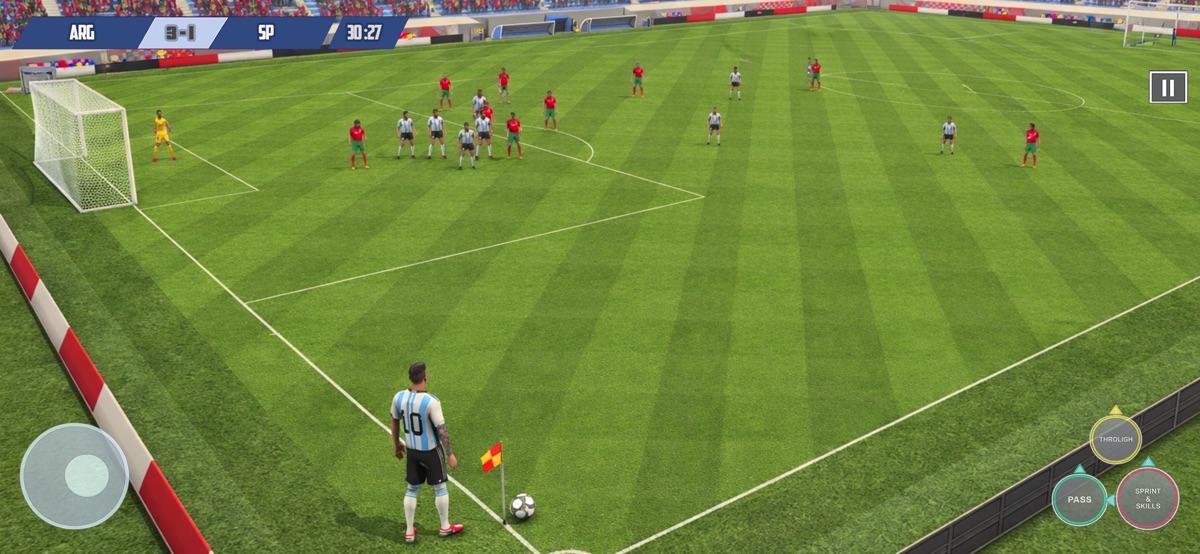1200x554 pixels.
Task: Pause the match
Action: tap(1168, 87)
